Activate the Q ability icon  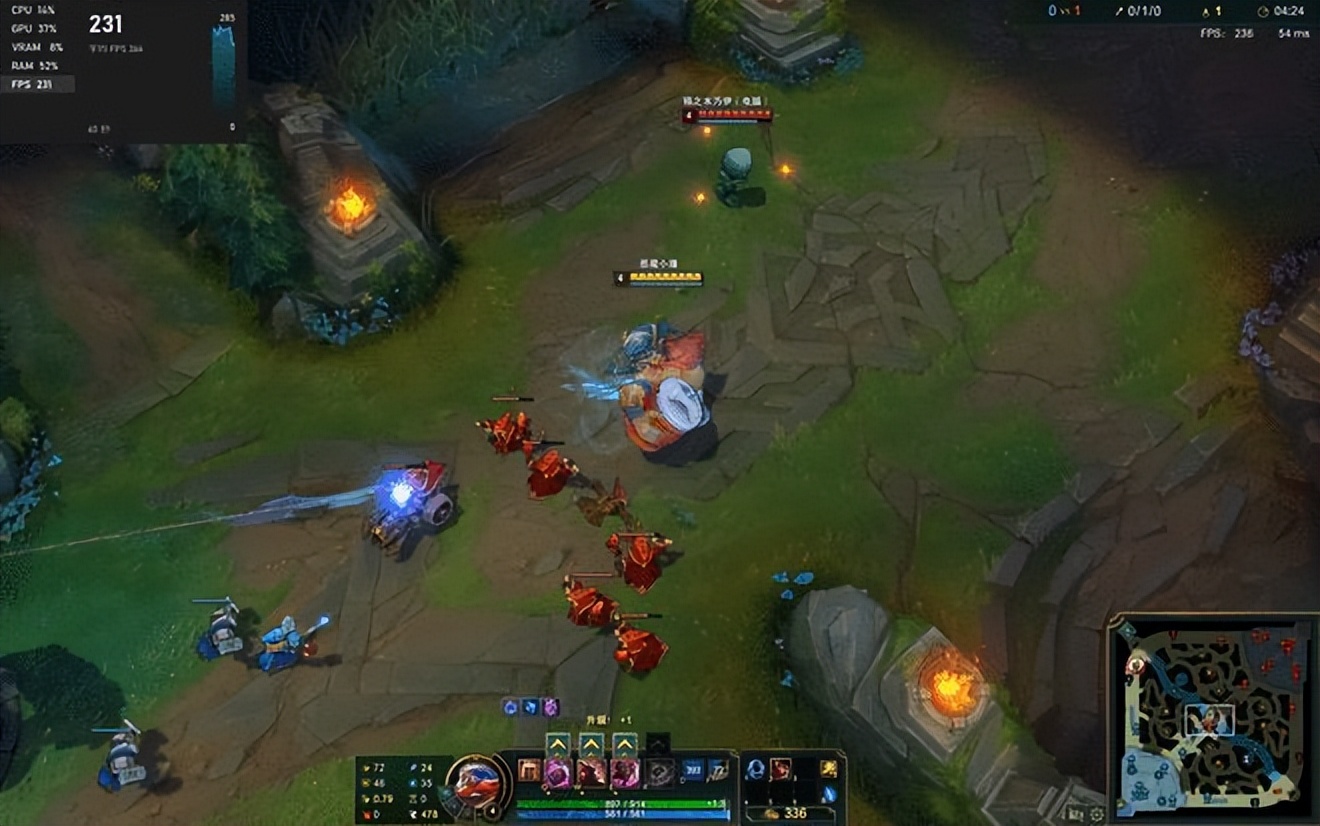click(558, 772)
